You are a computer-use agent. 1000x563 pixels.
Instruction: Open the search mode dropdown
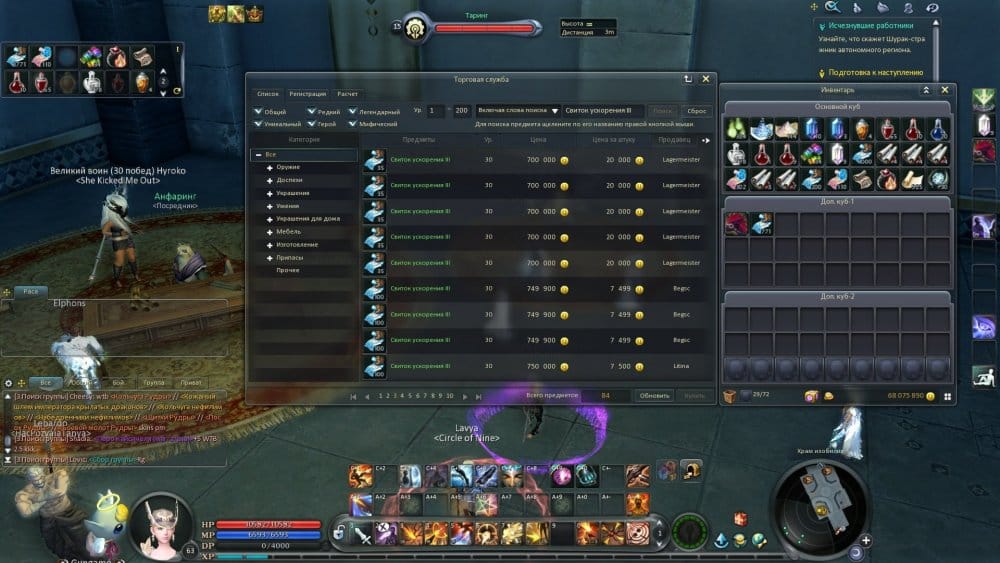tap(554, 111)
